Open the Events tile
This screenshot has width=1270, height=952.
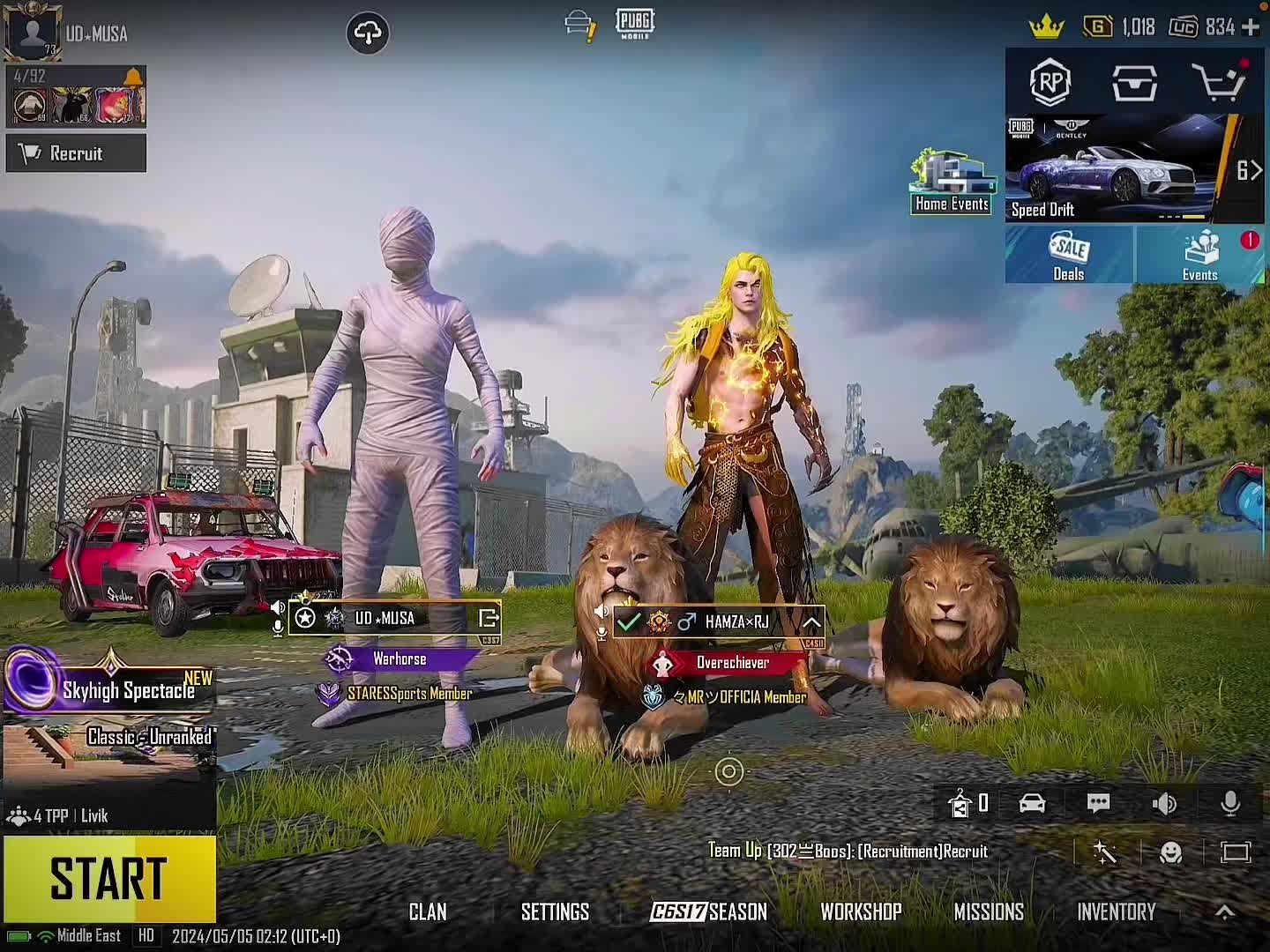coord(1200,256)
